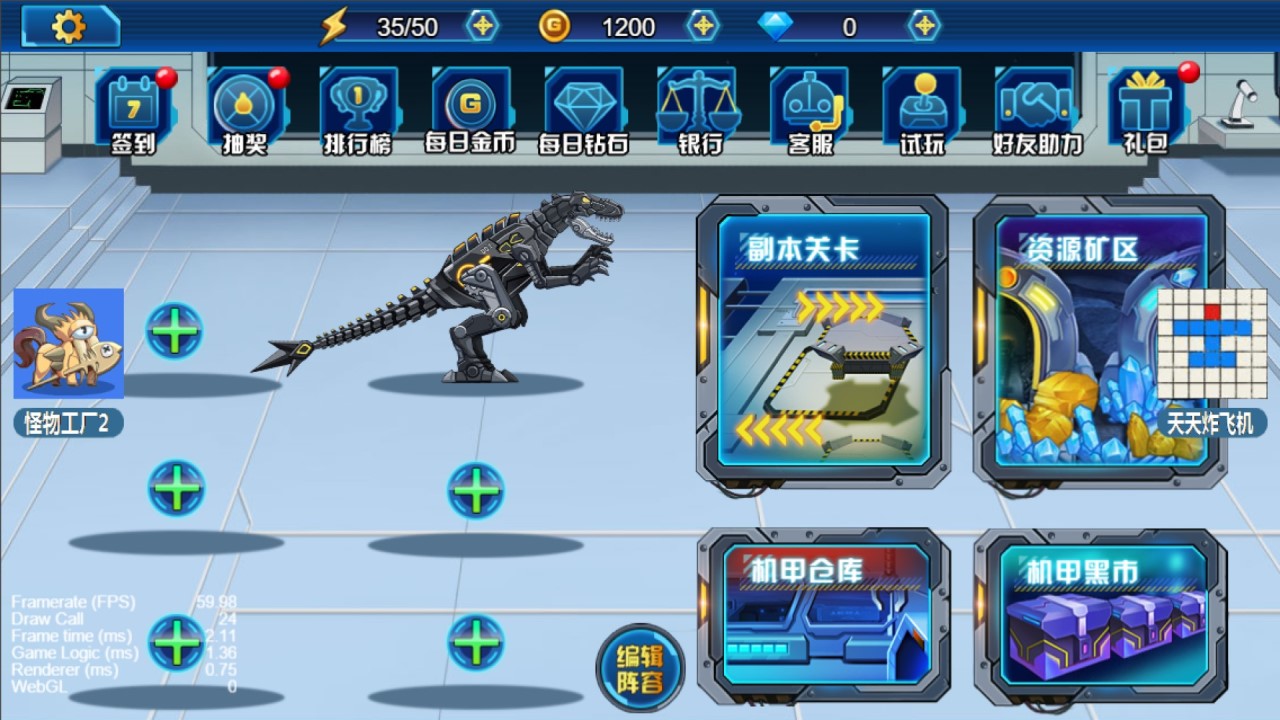Contact 客服 customer service

point(809,110)
